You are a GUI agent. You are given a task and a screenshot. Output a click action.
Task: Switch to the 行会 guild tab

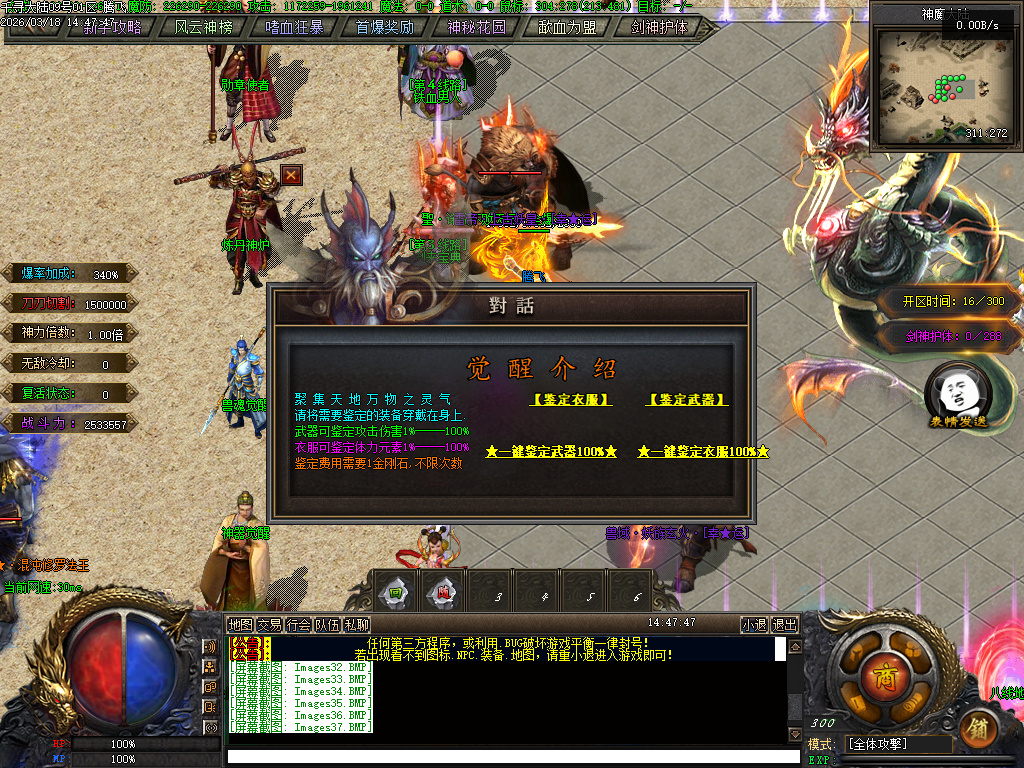tap(298, 625)
